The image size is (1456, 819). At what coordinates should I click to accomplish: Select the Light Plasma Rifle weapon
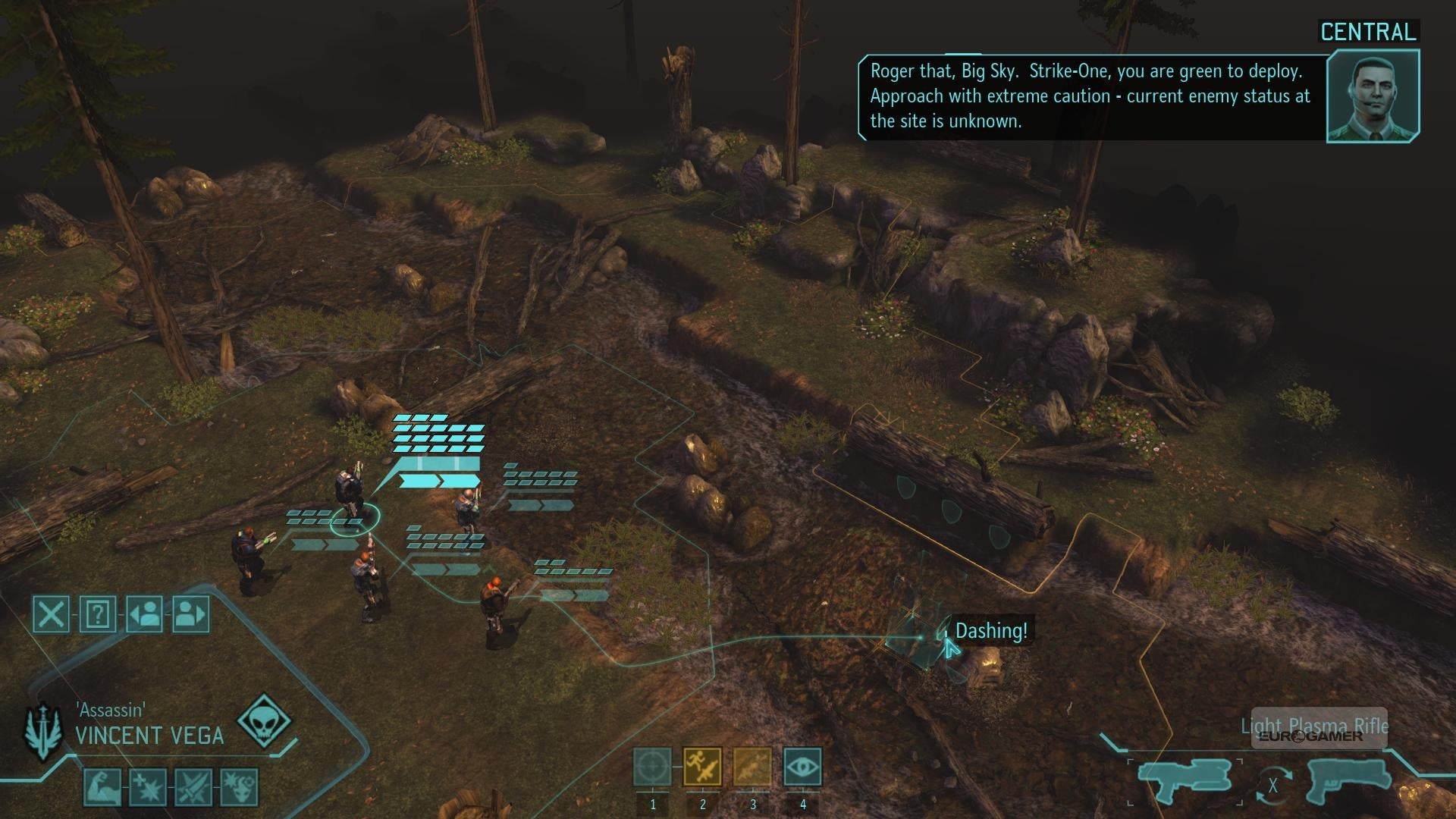pos(1185,780)
